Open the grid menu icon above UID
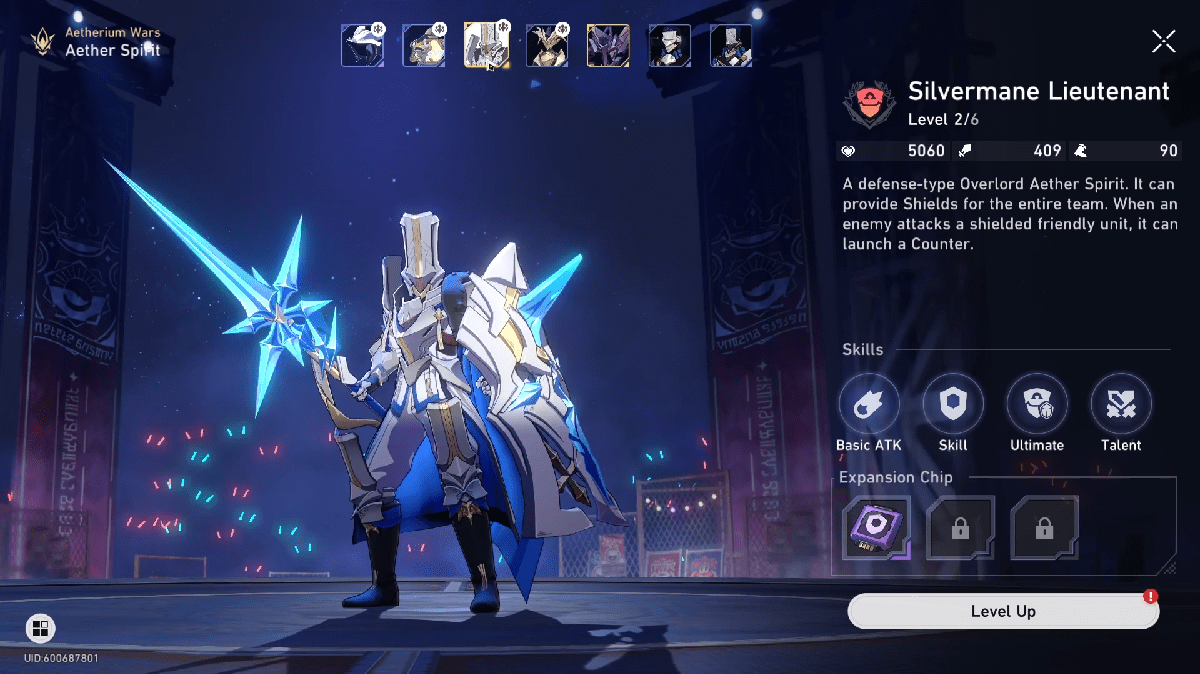Screen dimensions: 1200x674 pyautogui.click(x=40, y=628)
